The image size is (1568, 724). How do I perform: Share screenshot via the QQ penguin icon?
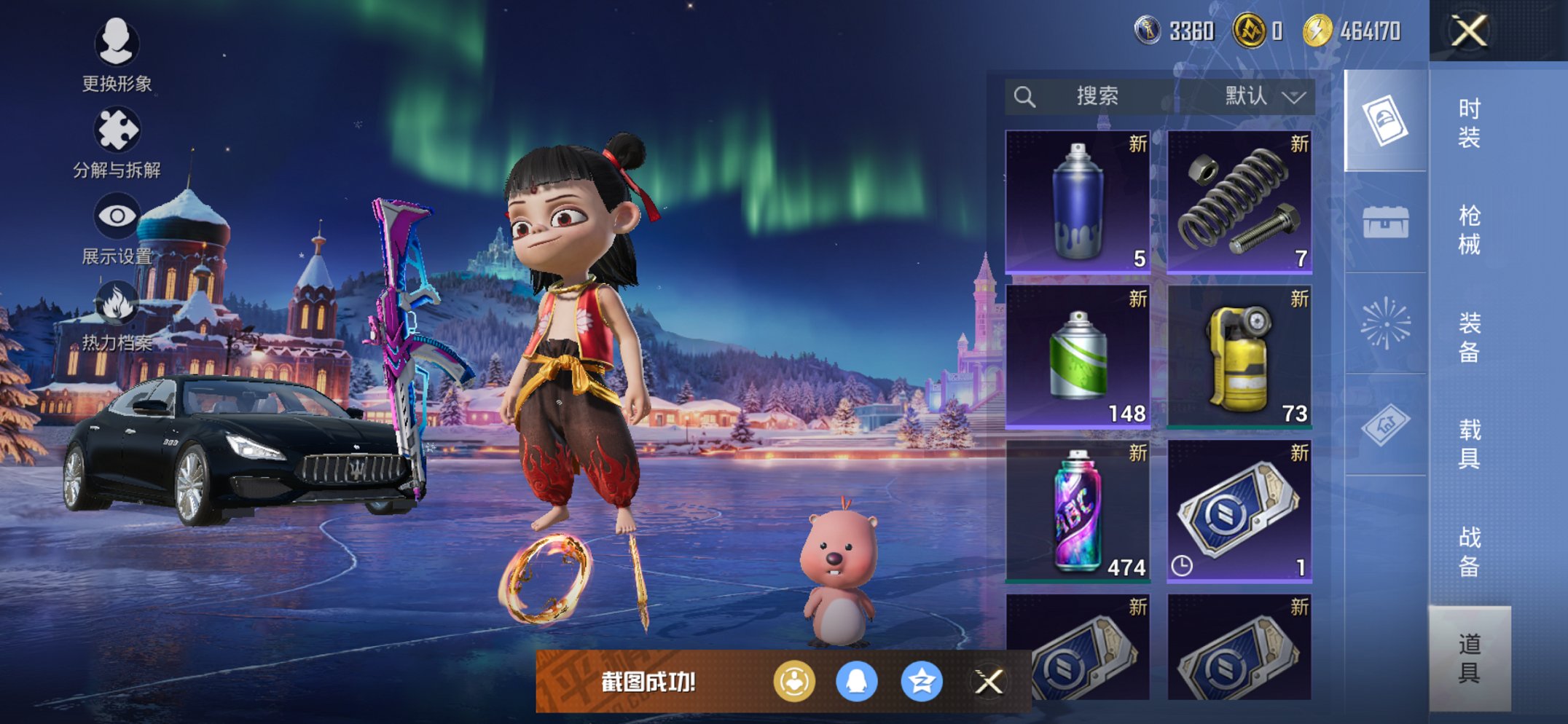[x=857, y=682]
